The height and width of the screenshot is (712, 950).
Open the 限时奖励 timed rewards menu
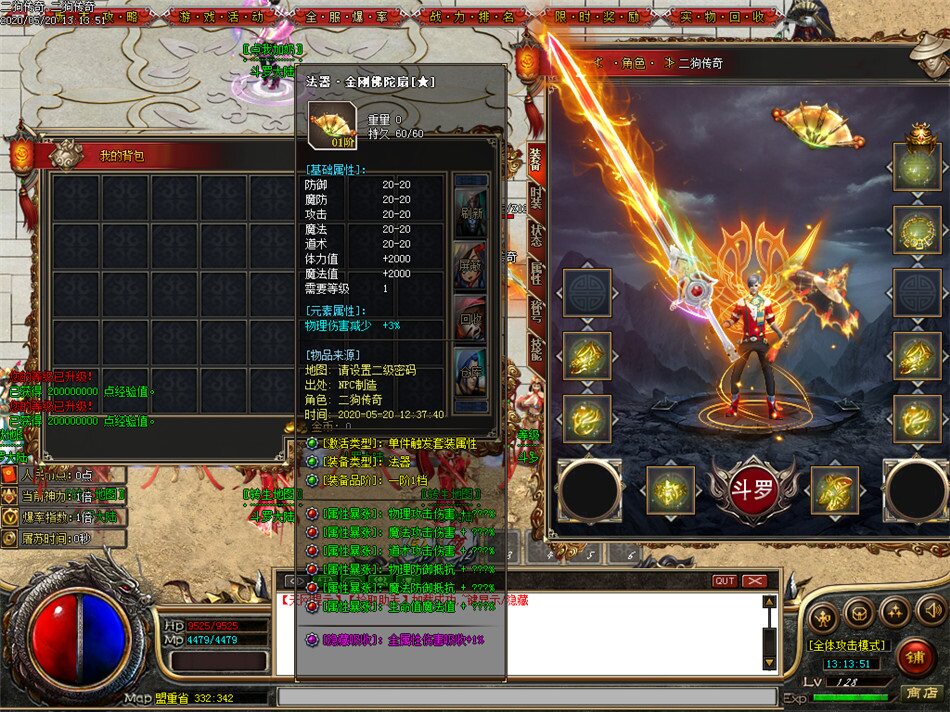pos(590,17)
